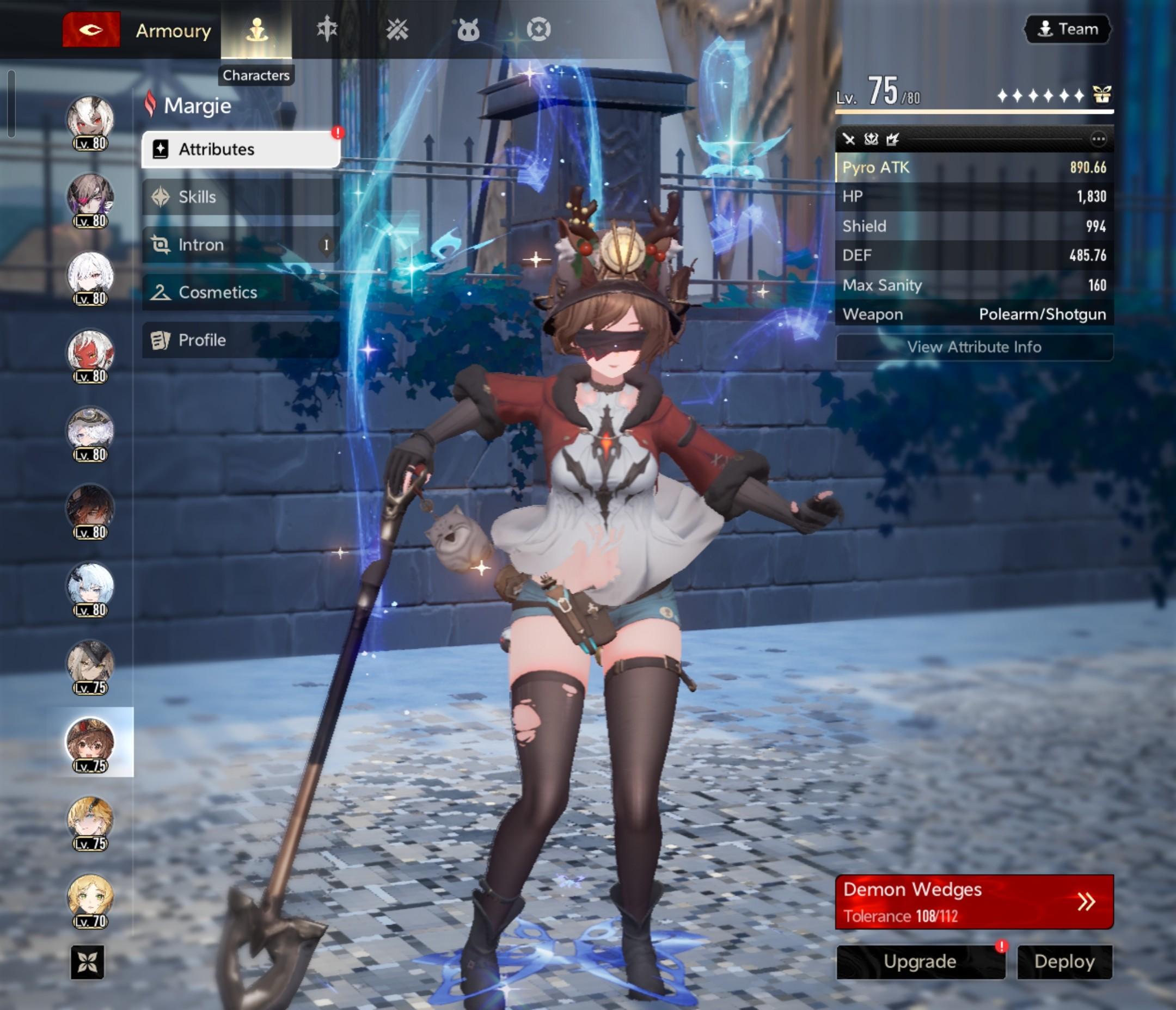Open the Skills menu entry
This screenshot has height=1010, width=1176.
click(241, 197)
